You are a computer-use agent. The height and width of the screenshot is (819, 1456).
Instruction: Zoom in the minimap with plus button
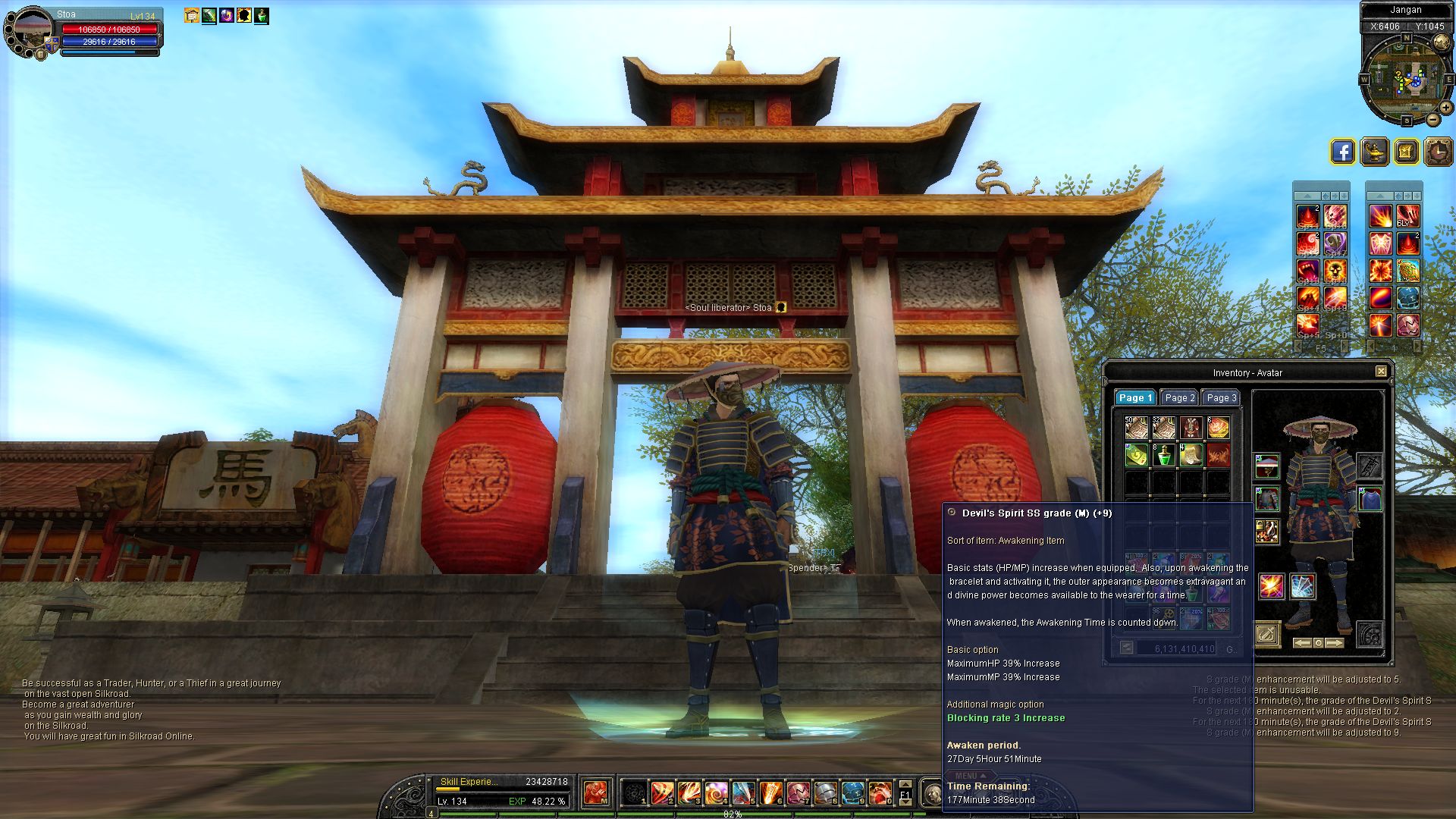coord(1445,108)
